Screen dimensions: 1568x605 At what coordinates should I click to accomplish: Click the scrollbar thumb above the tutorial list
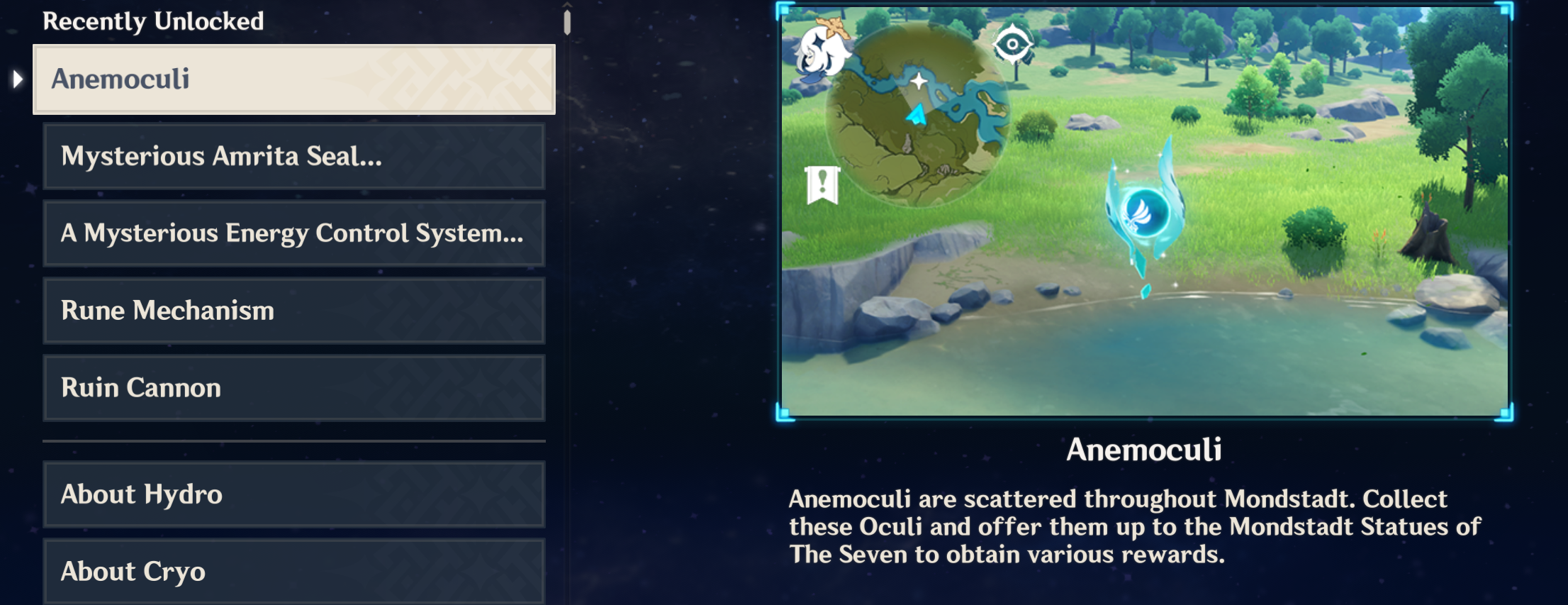(x=566, y=21)
